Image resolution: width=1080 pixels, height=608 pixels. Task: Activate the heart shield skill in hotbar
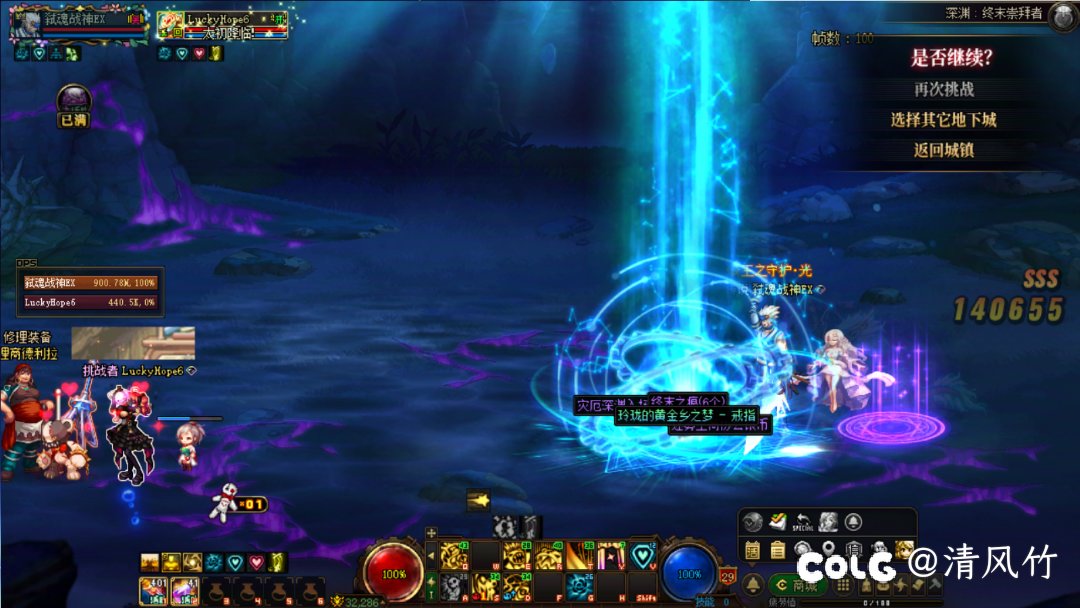642,555
